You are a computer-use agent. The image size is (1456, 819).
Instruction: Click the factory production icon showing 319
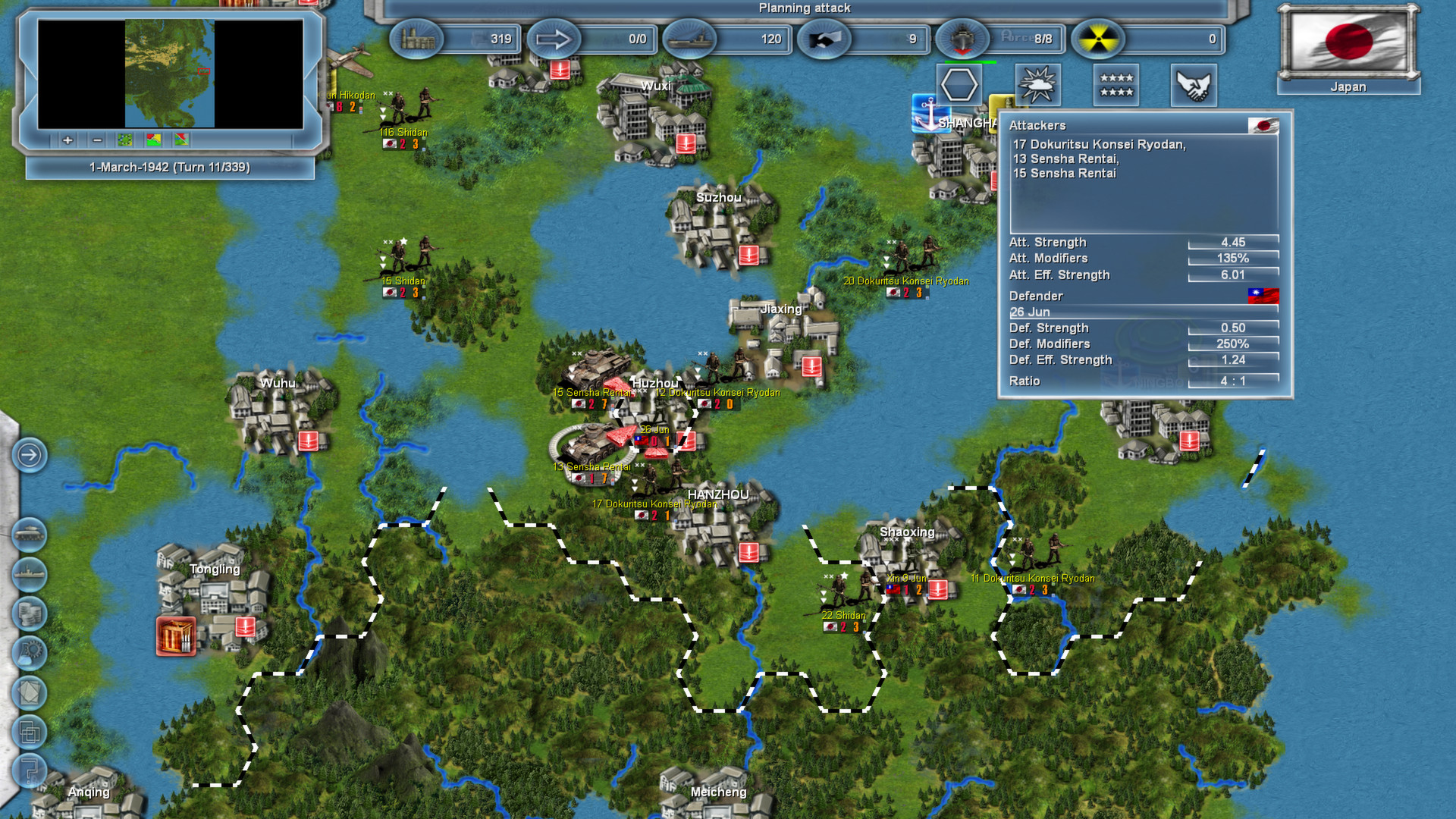point(418,39)
